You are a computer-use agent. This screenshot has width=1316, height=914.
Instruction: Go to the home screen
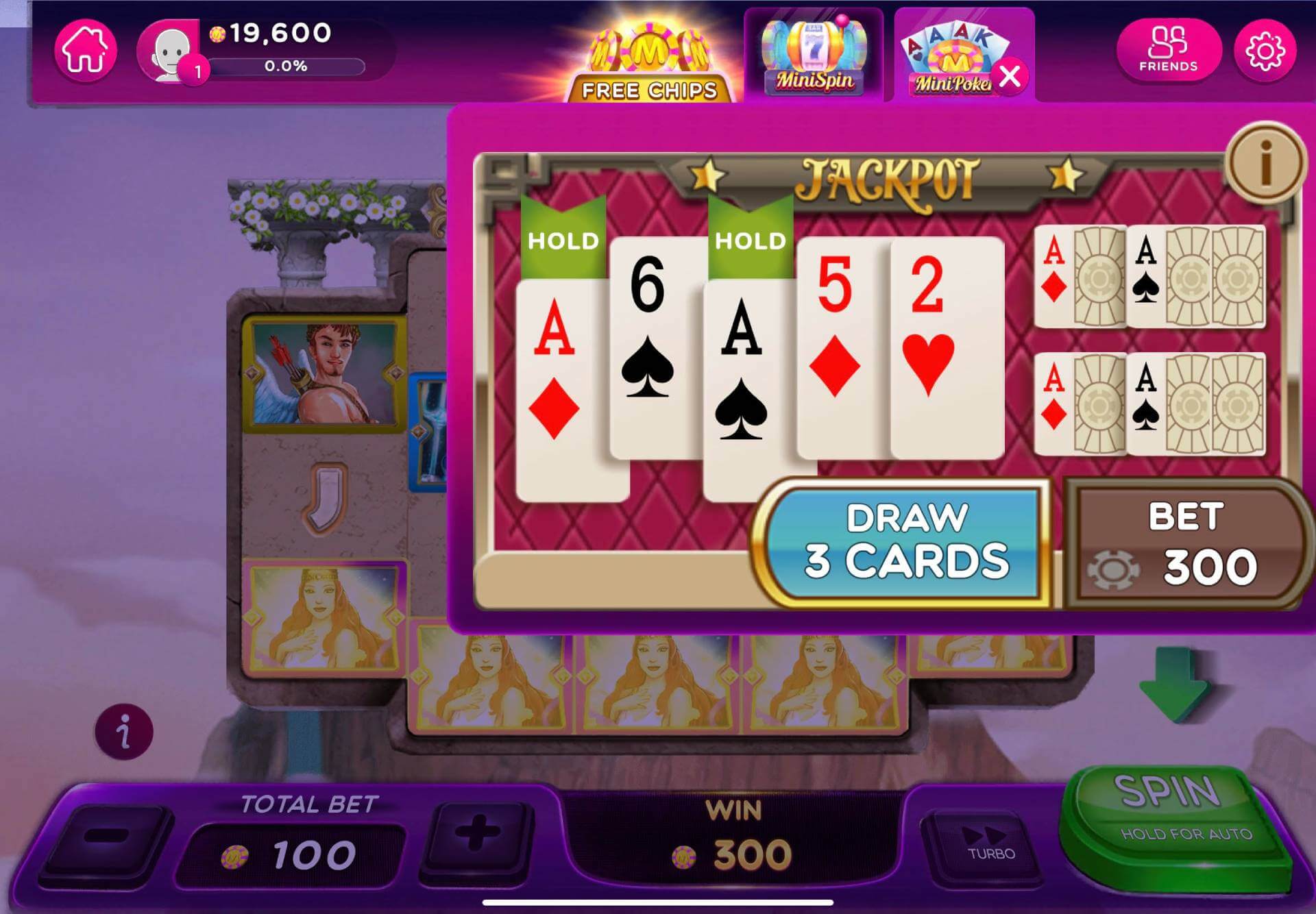86,51
